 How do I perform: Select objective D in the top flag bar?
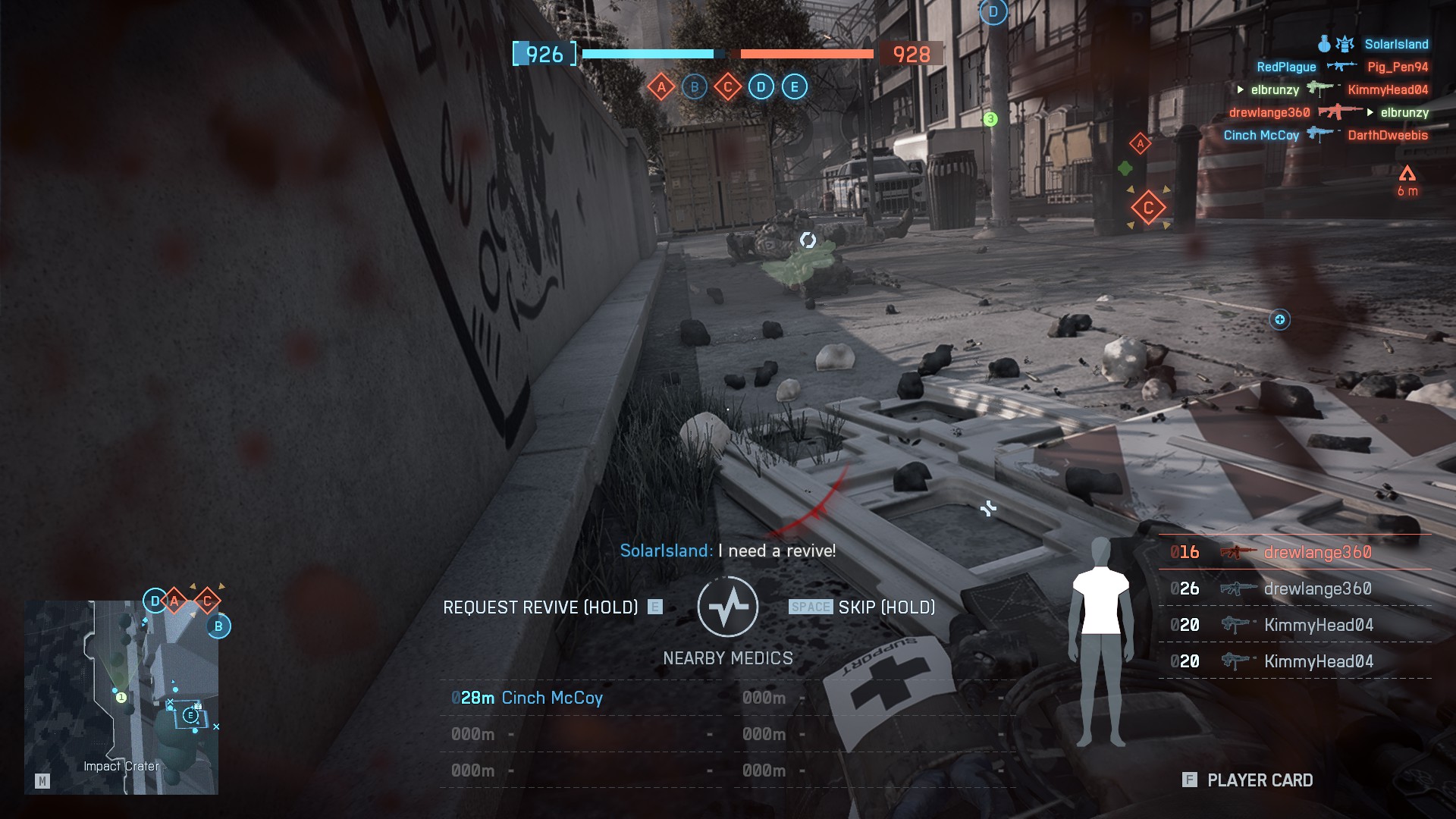click(x=761, y=87)
